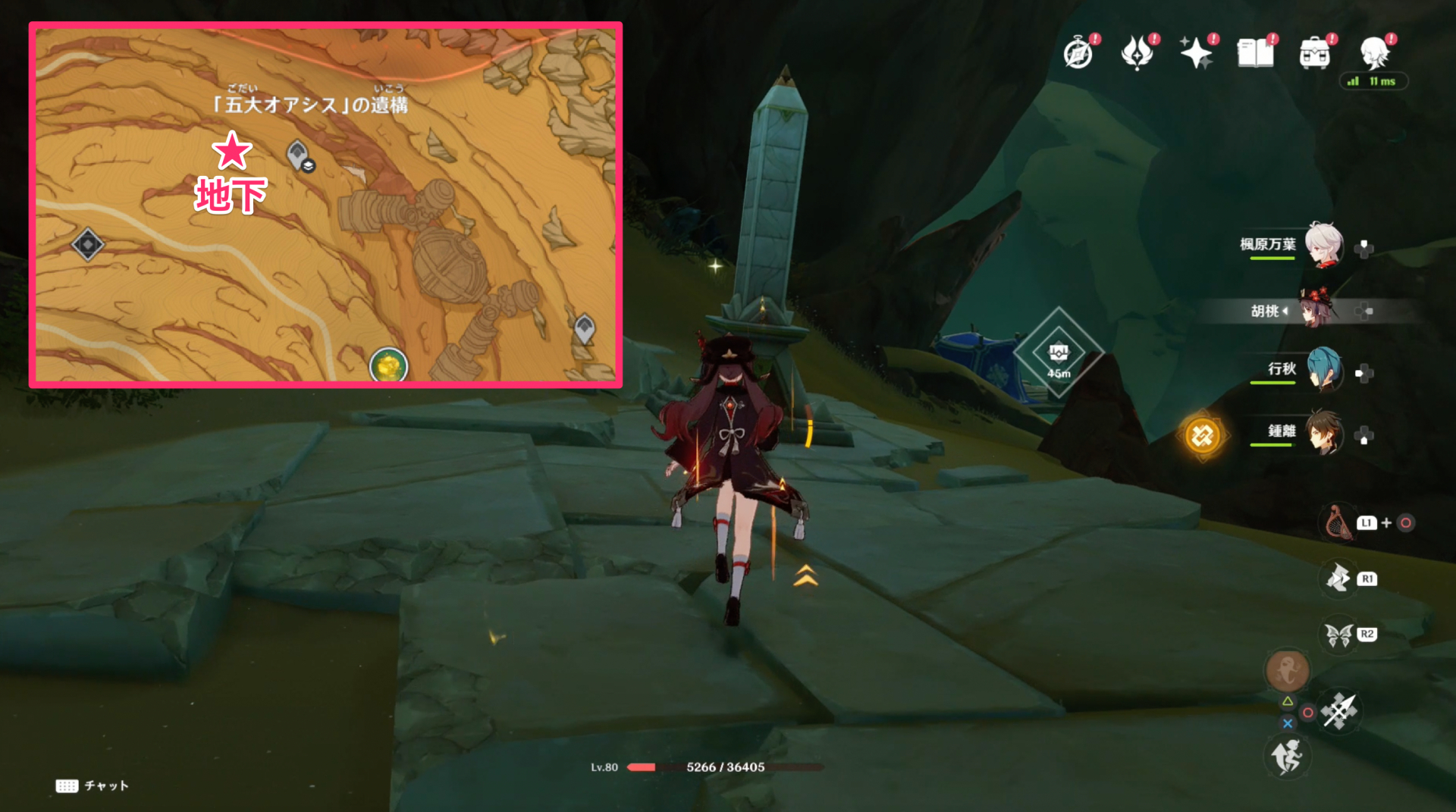1456x812 pixels.
Task: Click the brown seelie gadget slot icon
Action: pyautogui.click(x=1287, y=669)
